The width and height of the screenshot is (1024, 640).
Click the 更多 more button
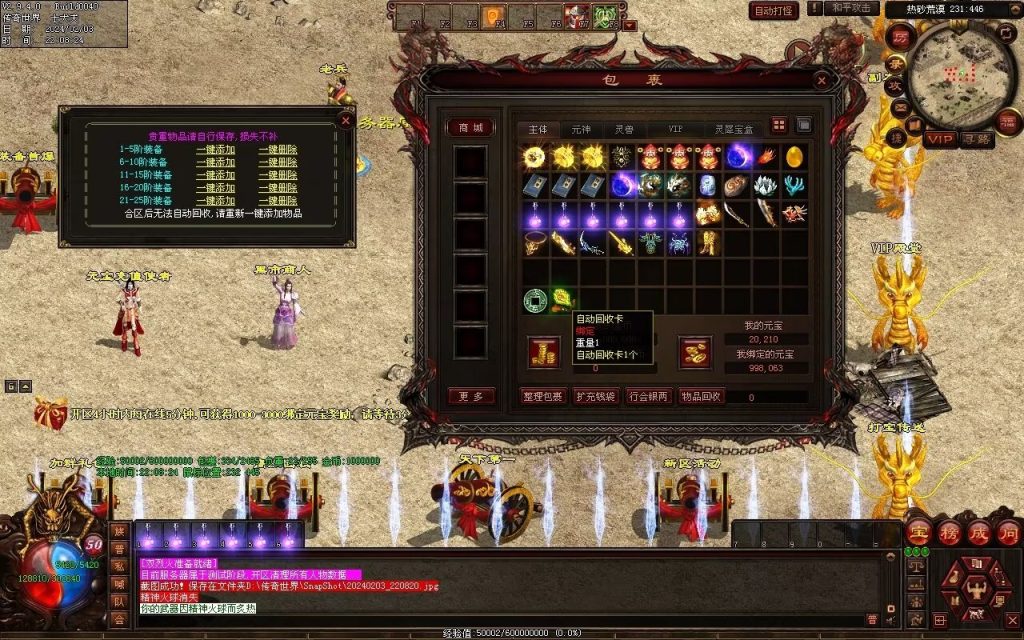pyautogui.click(x=470, y=396)
